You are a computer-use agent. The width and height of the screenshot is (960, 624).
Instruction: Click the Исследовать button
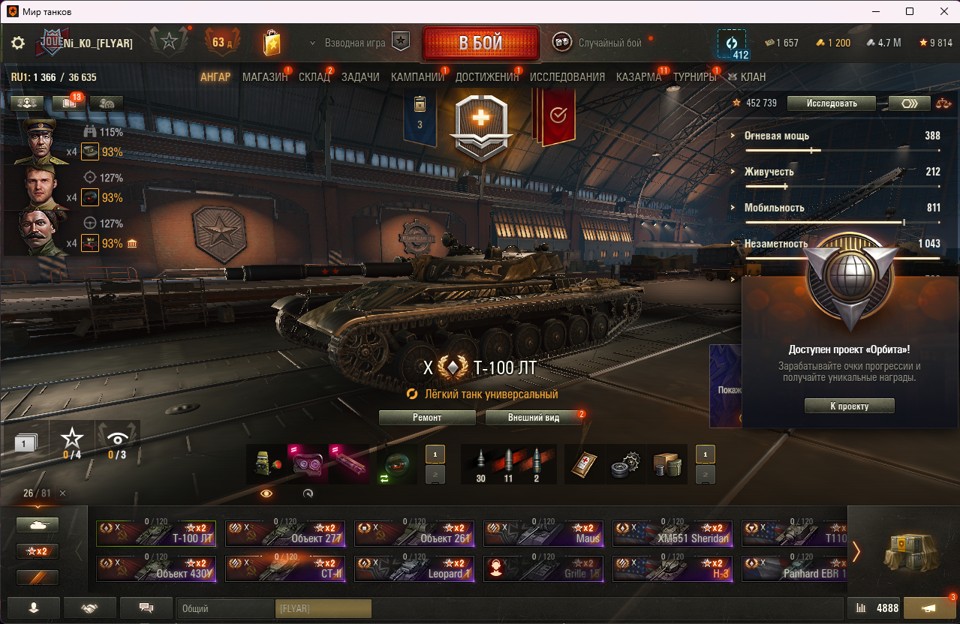tap(831, 103)
